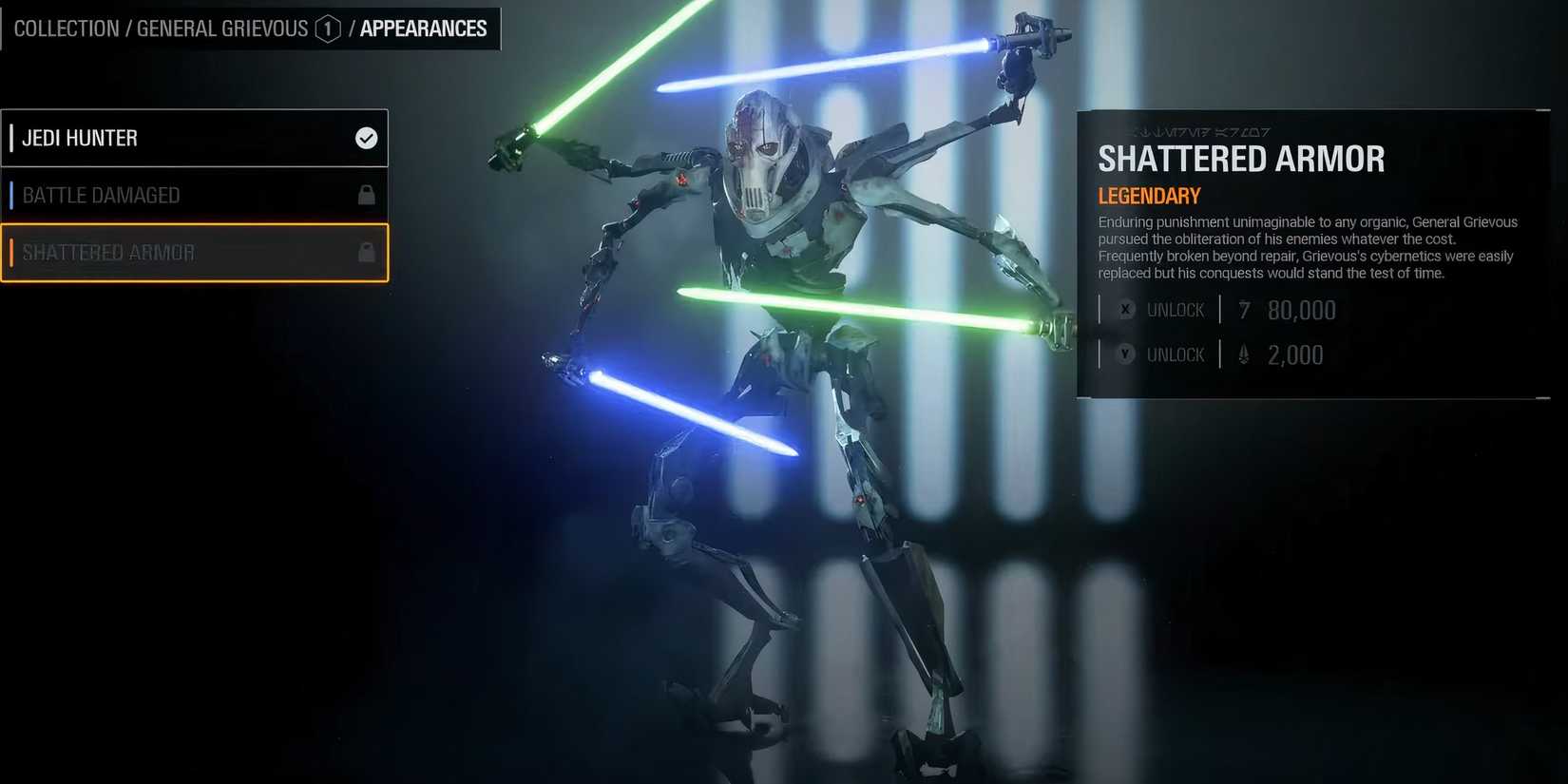Open the Appearances breadcrumb section
The height and width of the screenshot is (784, 1568).
pyautogui.click(x=423, y=29)
